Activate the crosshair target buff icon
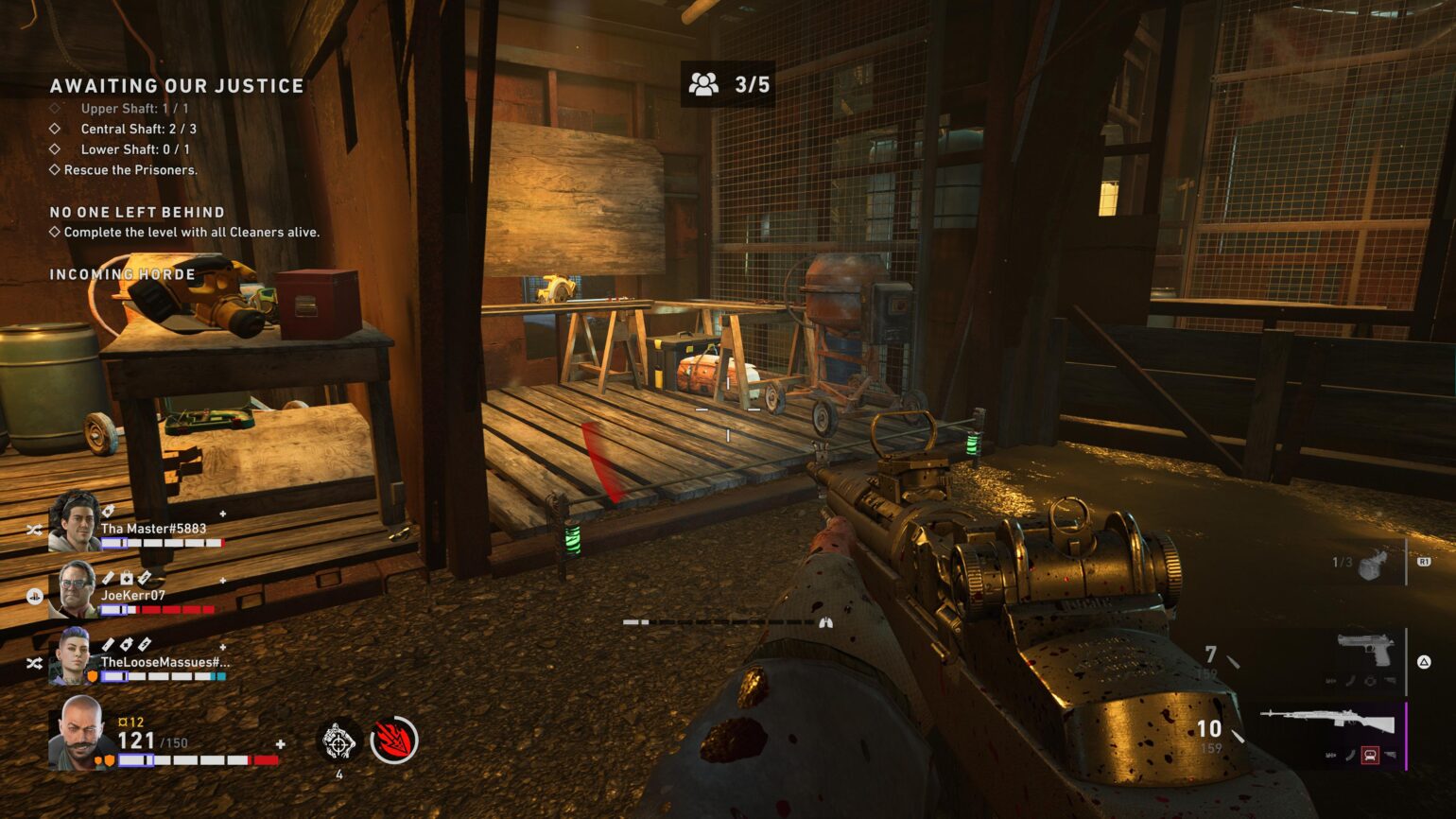Image resolution: width=1456 pixels, height=819 pixels. pyautogui.click(x=338, y=741)
